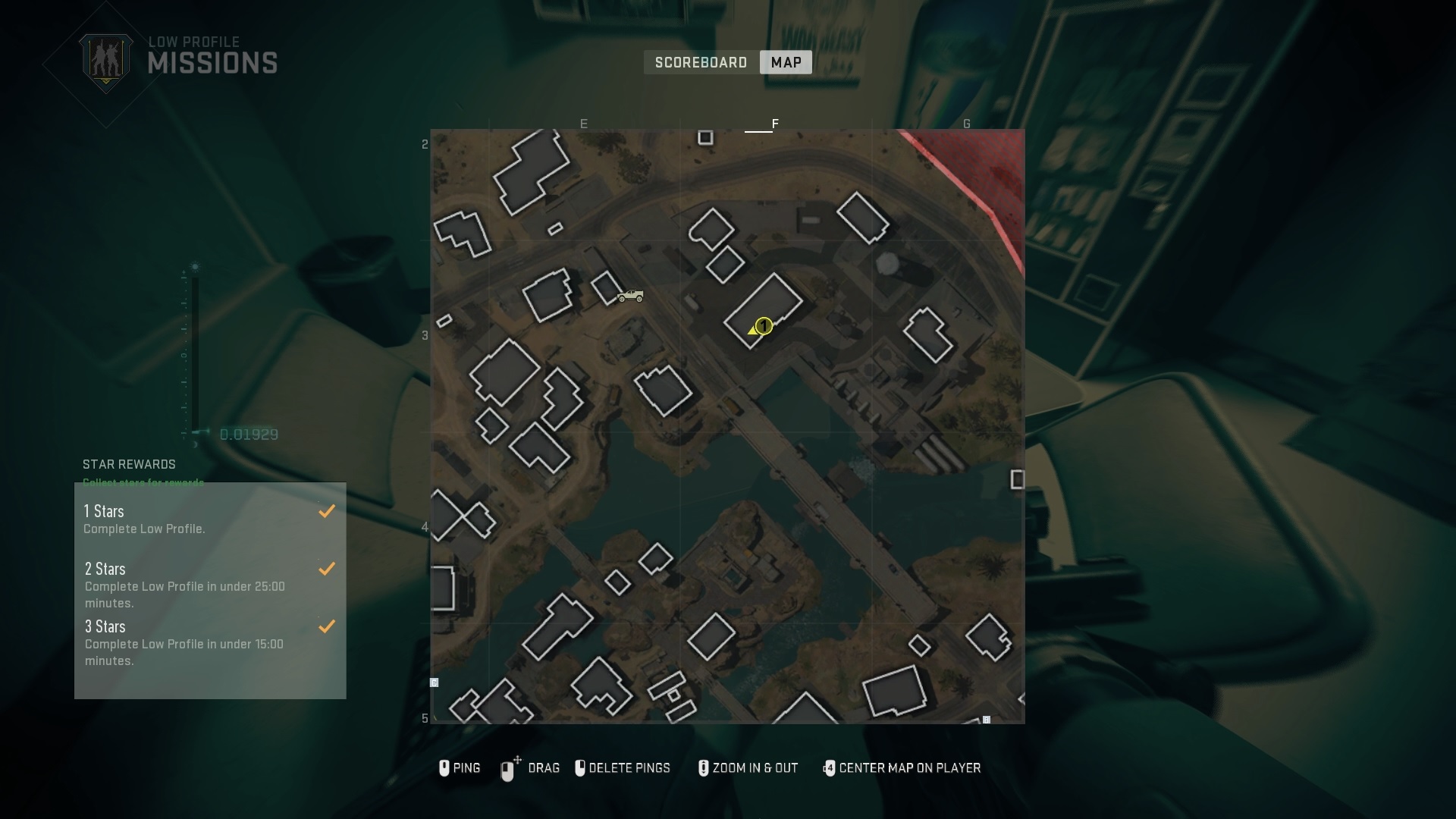Click the Zoom In & Out wheel icon
Viewport: 1456px width, 819px height.
(702, 768)
